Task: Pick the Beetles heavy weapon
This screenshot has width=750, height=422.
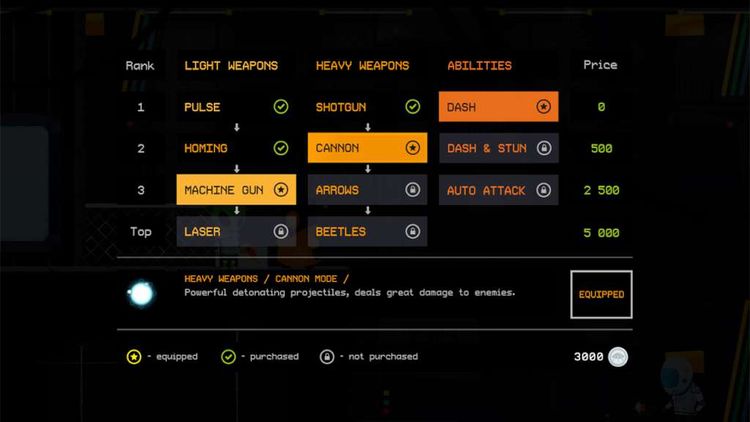Action: (x=367, y=232)
